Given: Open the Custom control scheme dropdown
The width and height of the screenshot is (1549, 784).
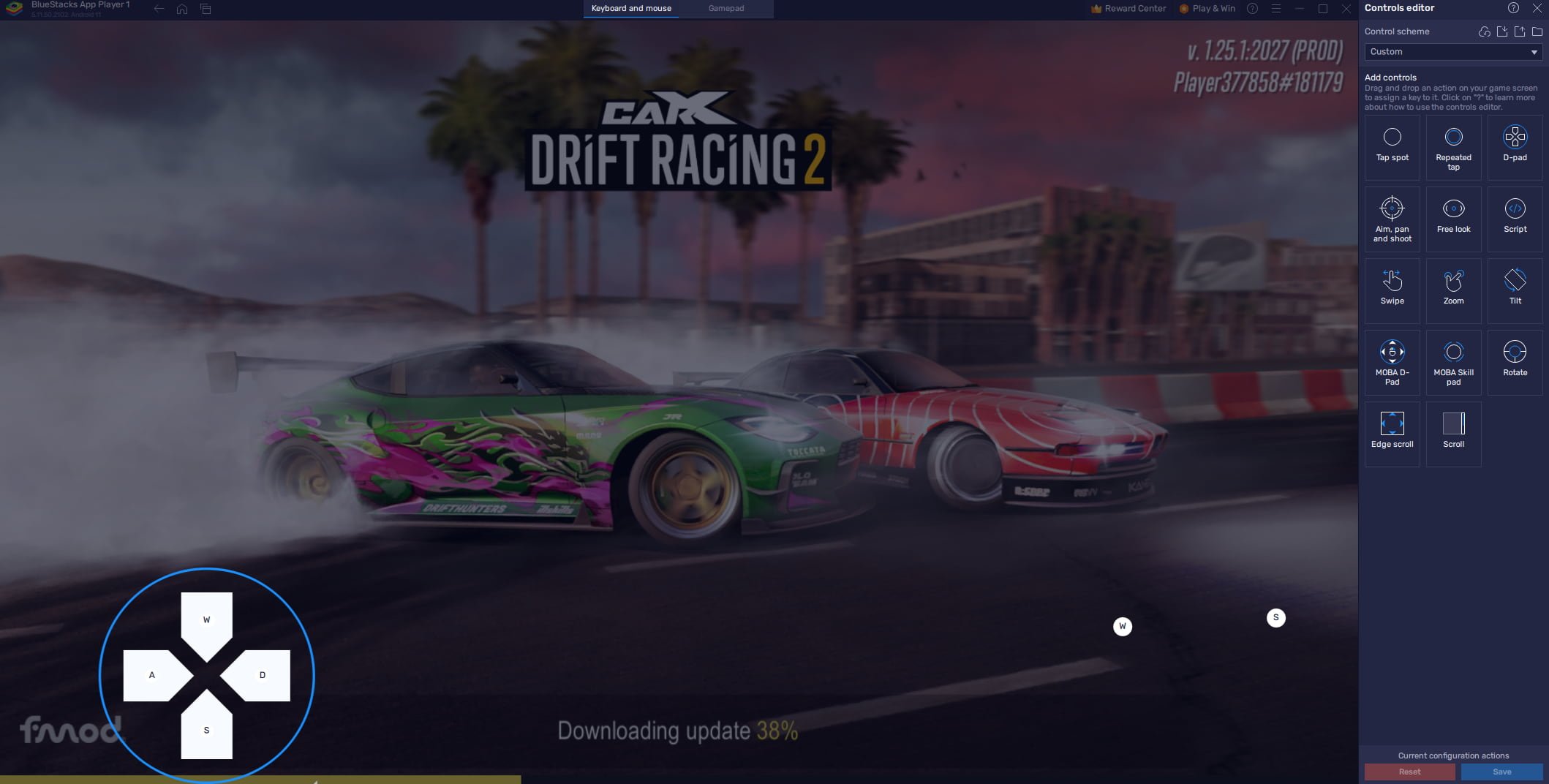Looking at the screenshot, I should point(1452,51).
